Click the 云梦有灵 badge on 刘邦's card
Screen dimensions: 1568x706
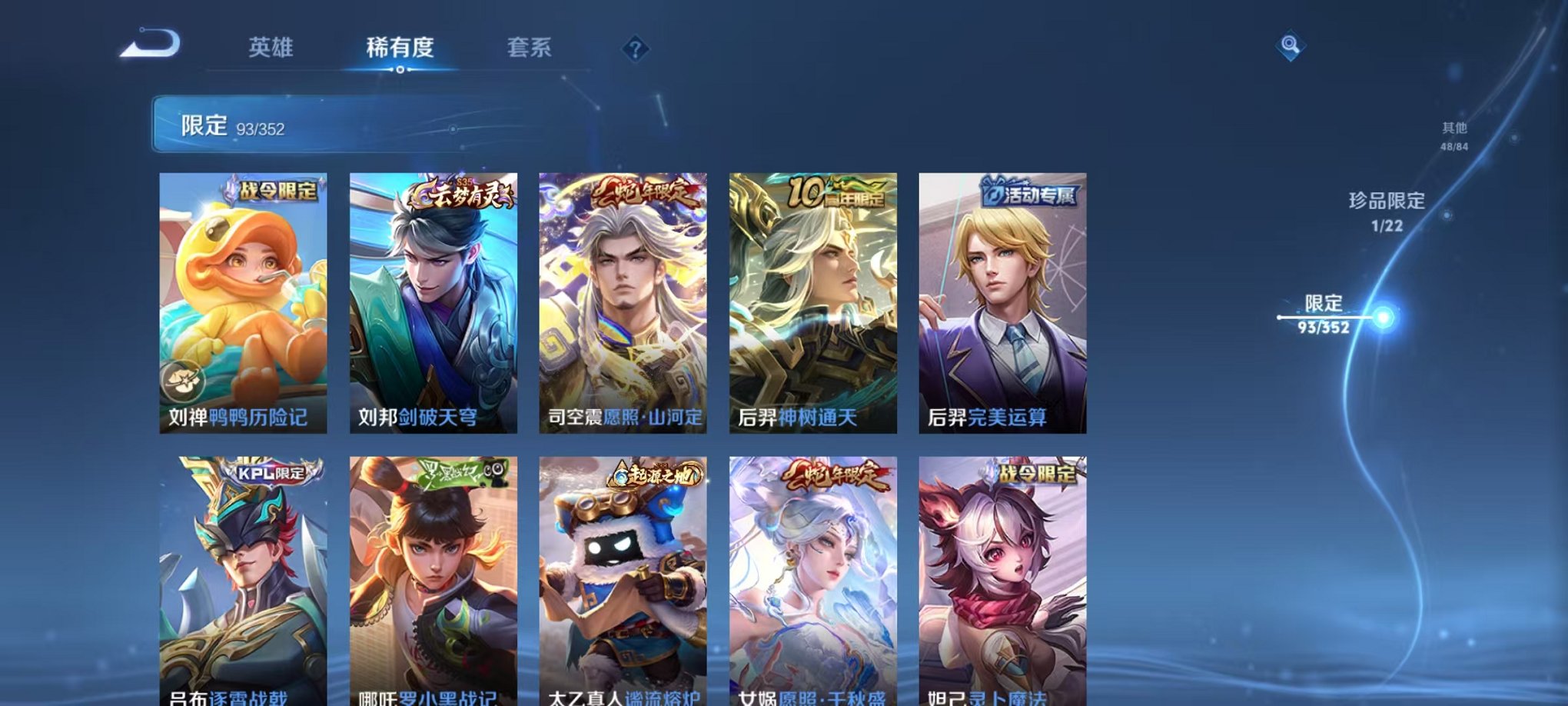coord(459,195)
